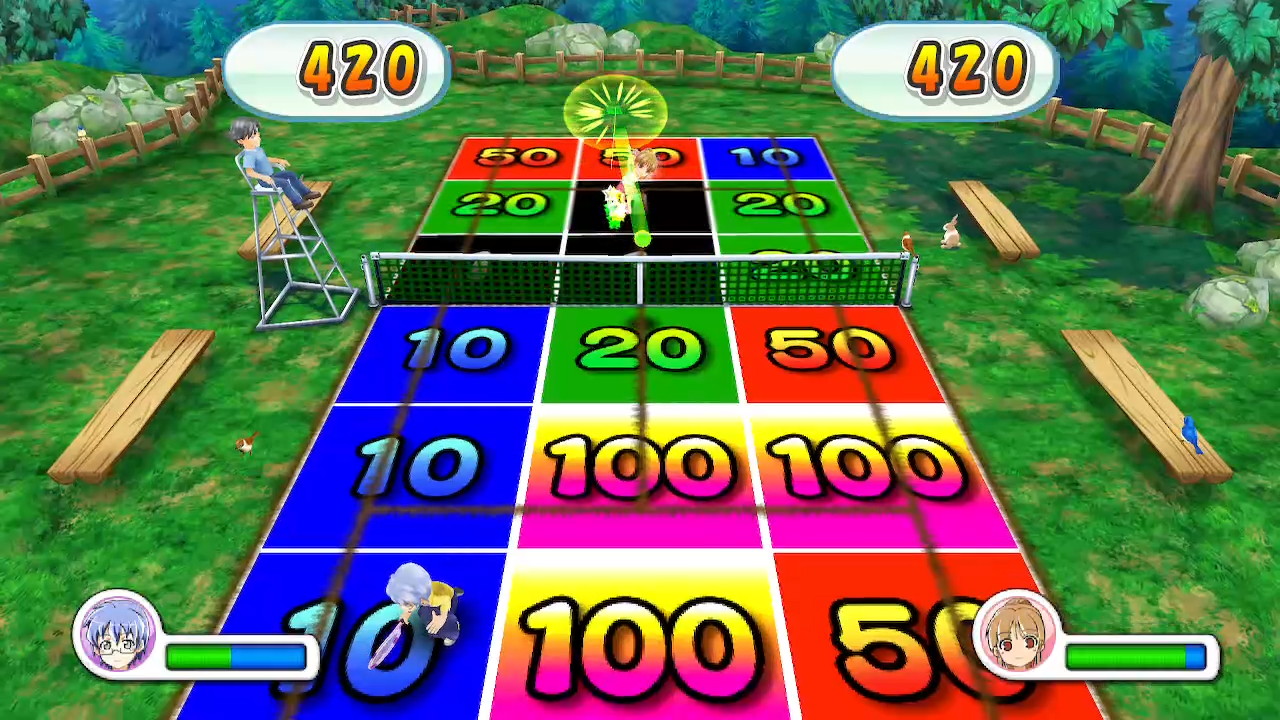The image size is (1280, 720).
Task: Expand the green 20-point center panel
Action: point(640,350)
